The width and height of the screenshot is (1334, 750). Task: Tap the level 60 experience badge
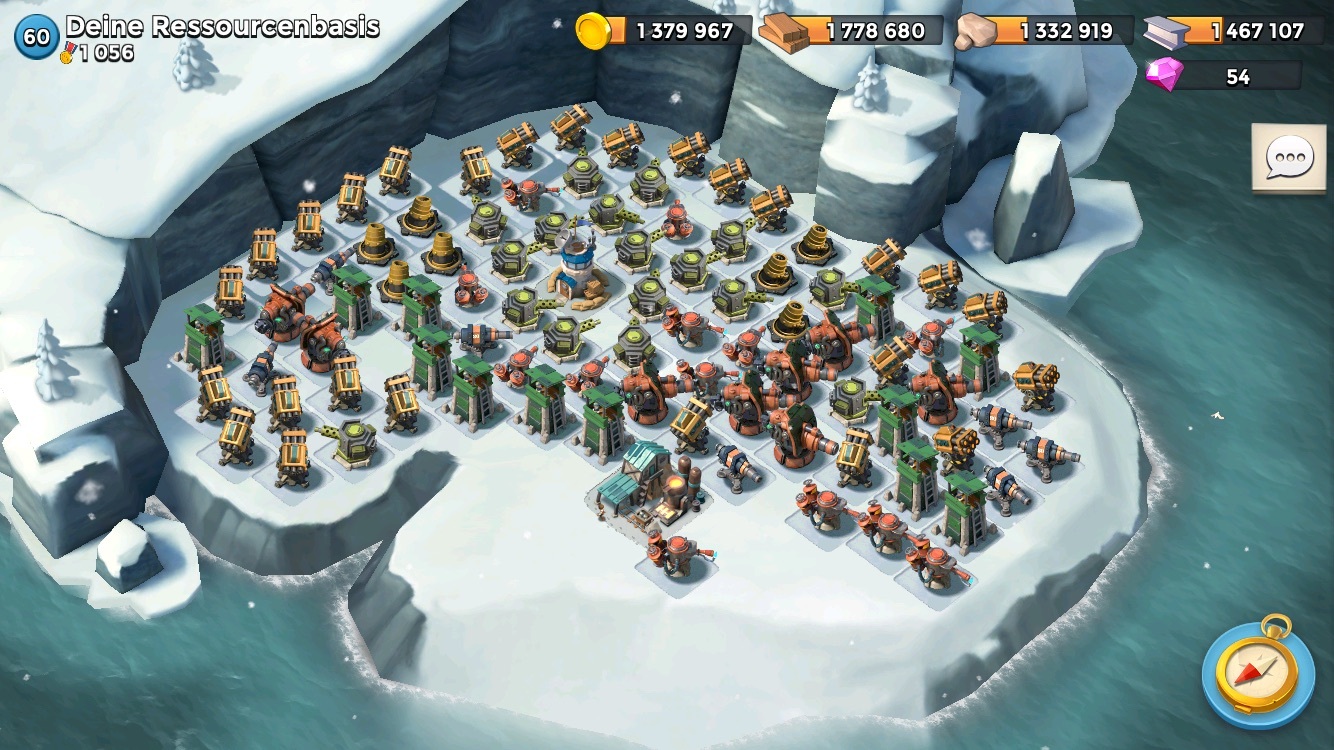[x=37, y=37]
